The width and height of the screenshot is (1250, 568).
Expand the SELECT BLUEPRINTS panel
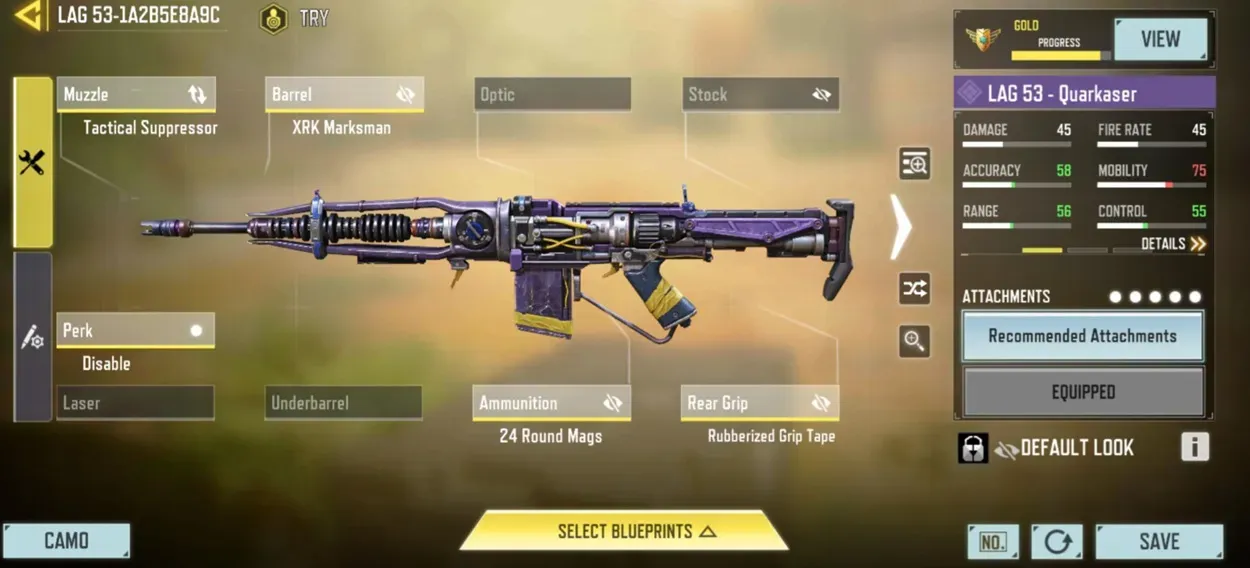624,531
